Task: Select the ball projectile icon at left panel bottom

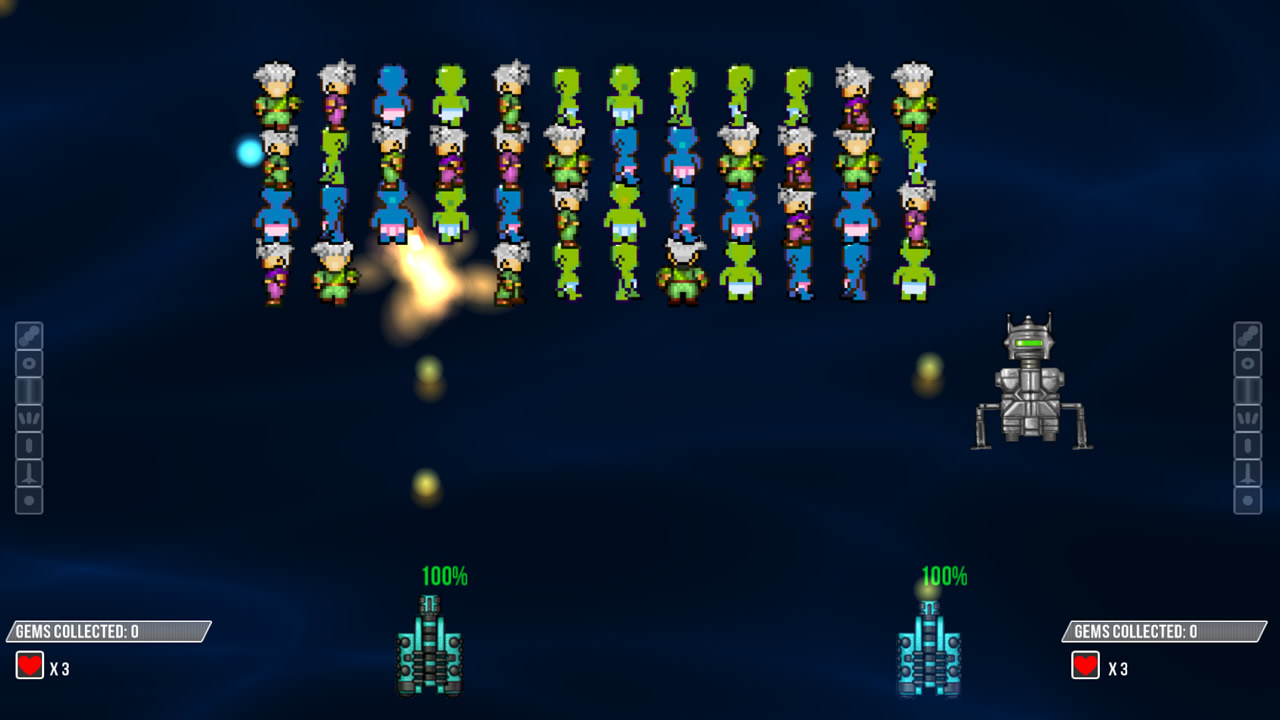Action: [x=29, y=501]
